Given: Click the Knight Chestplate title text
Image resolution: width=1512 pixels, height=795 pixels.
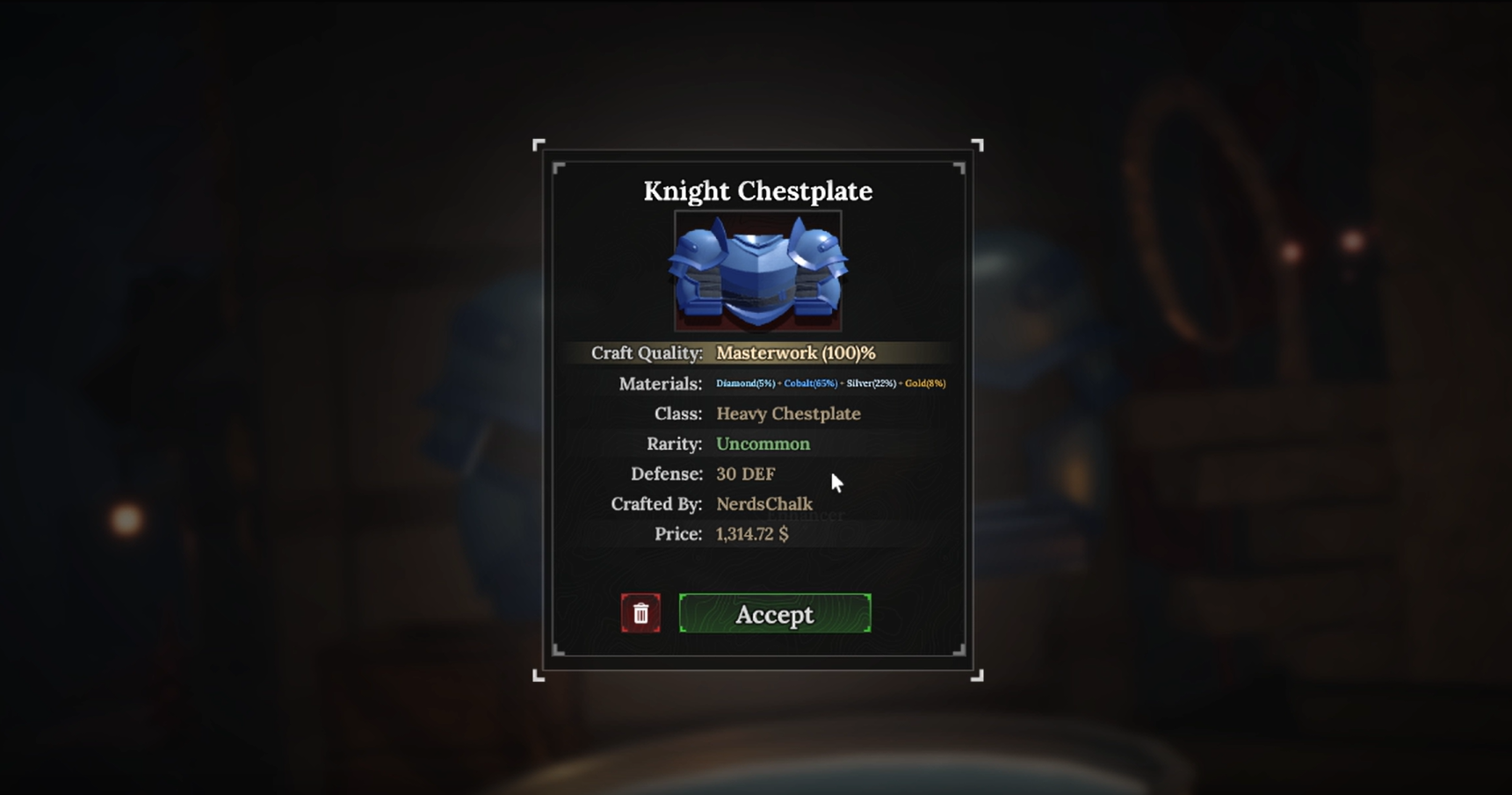Looking at the screenshot, I should click(757, 191).
